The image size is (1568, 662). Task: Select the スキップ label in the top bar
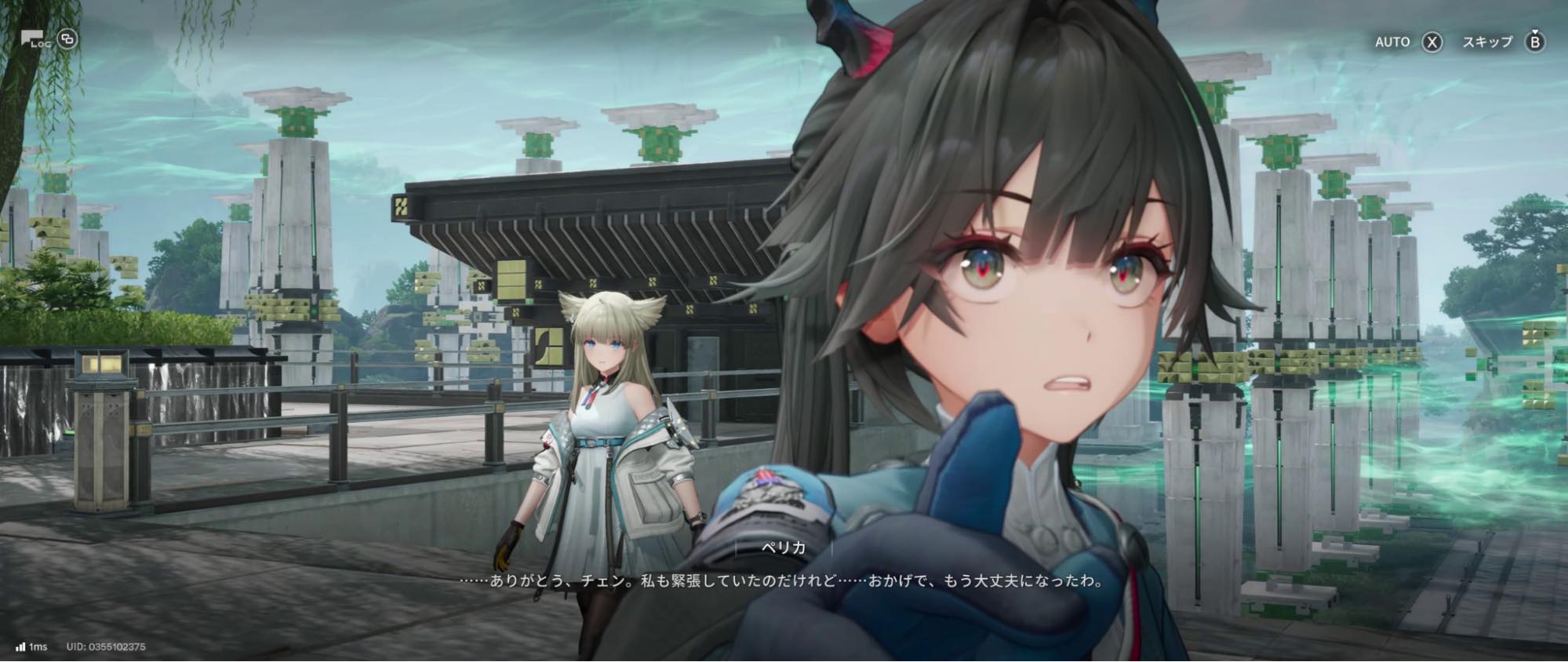tap(1489, 41)
